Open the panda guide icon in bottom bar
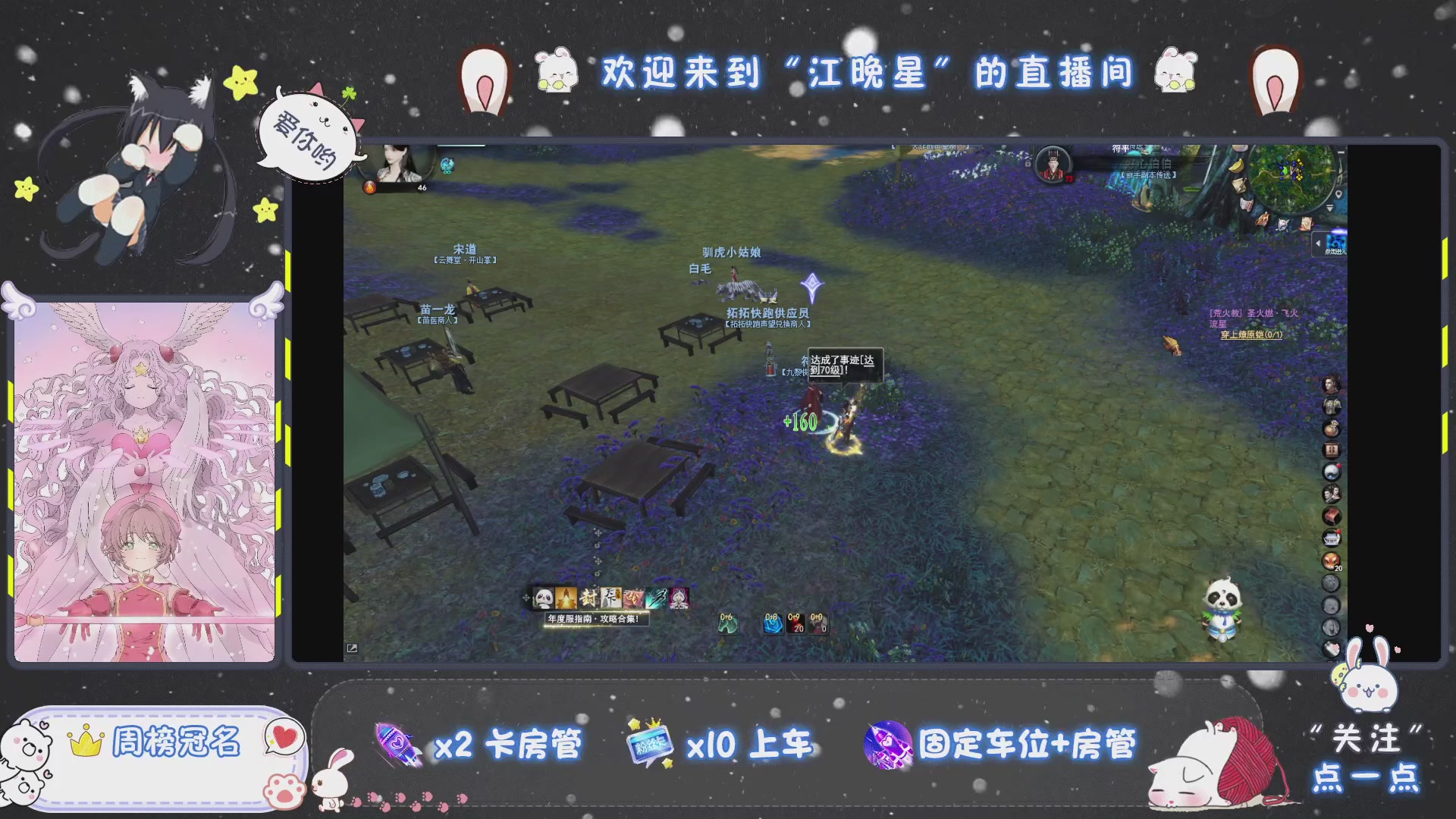This screenshot has width=1456, height=819. [x=542, y=598]
